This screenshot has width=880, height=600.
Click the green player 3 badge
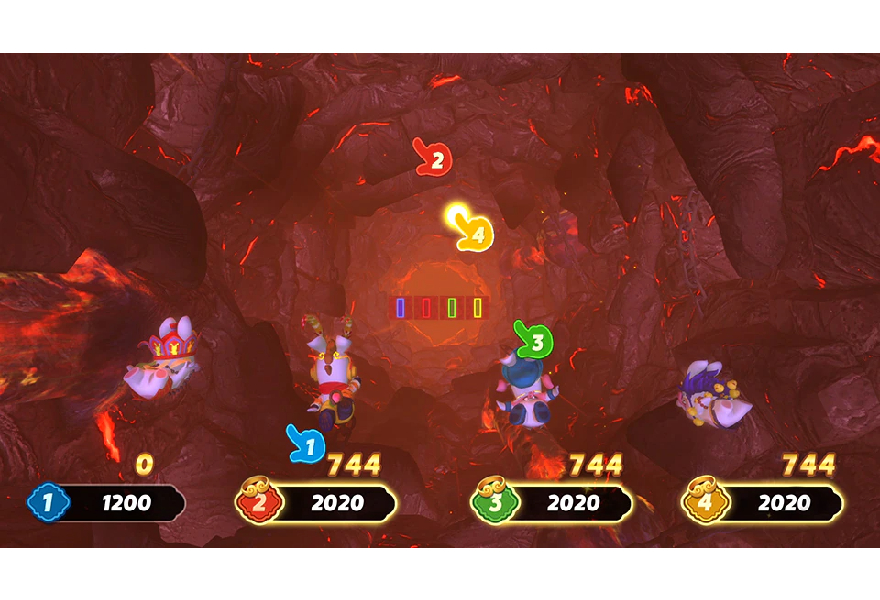(492, 502)
